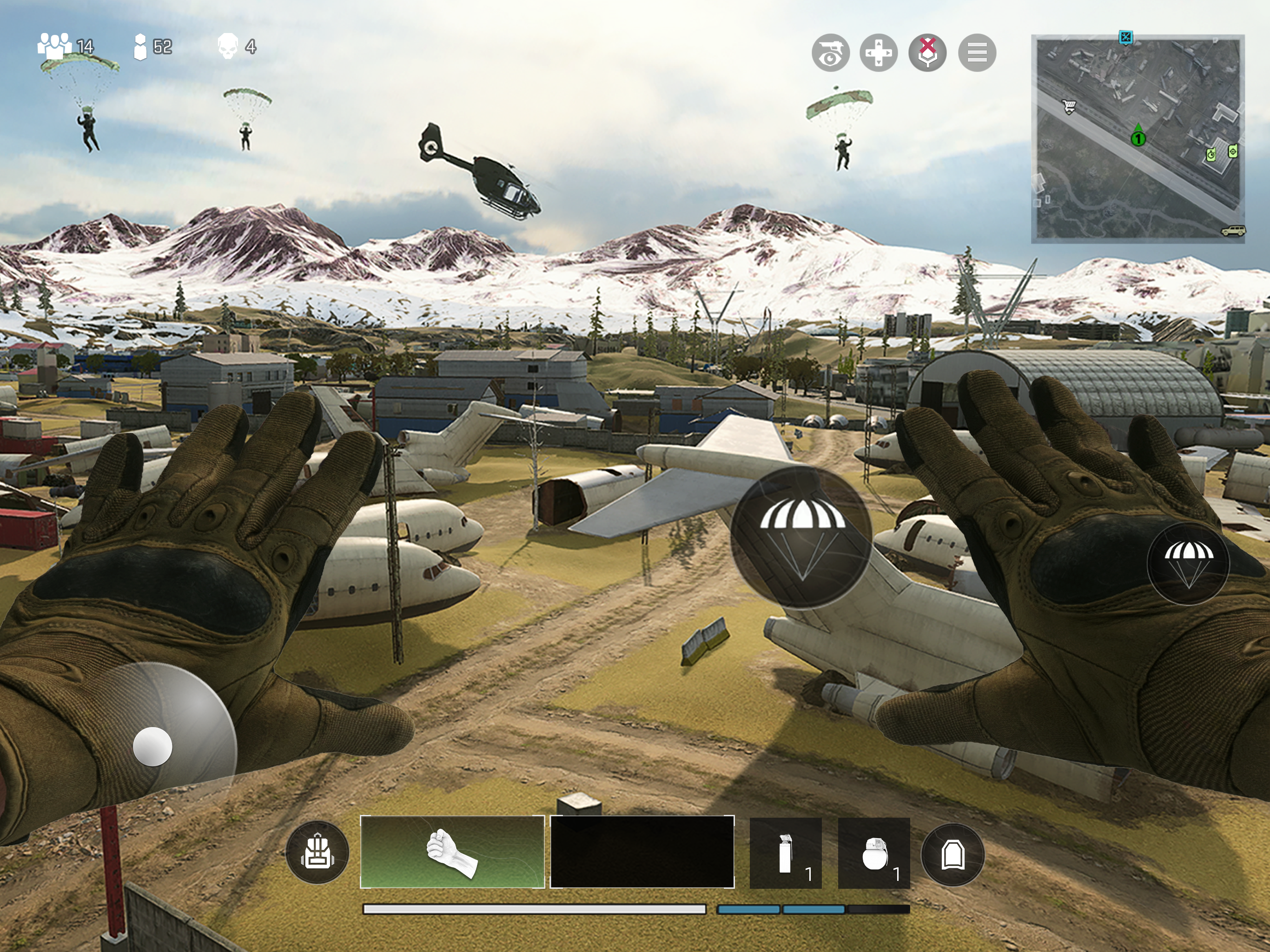Screen dimensions: 1270x952
Task: Tap the small parachute button on right
Action: 1188,563
